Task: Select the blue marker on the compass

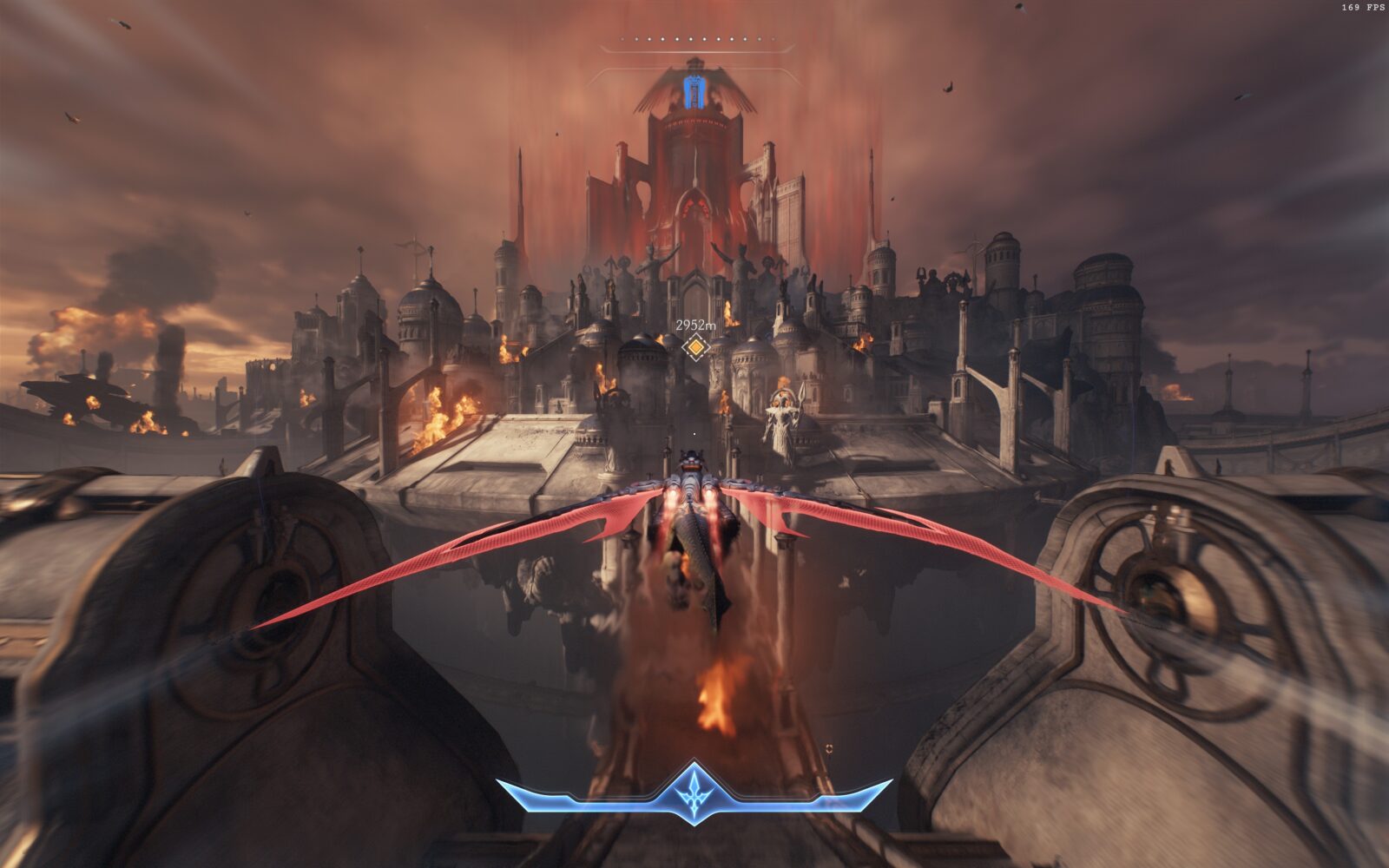Action: pos(693,92)
